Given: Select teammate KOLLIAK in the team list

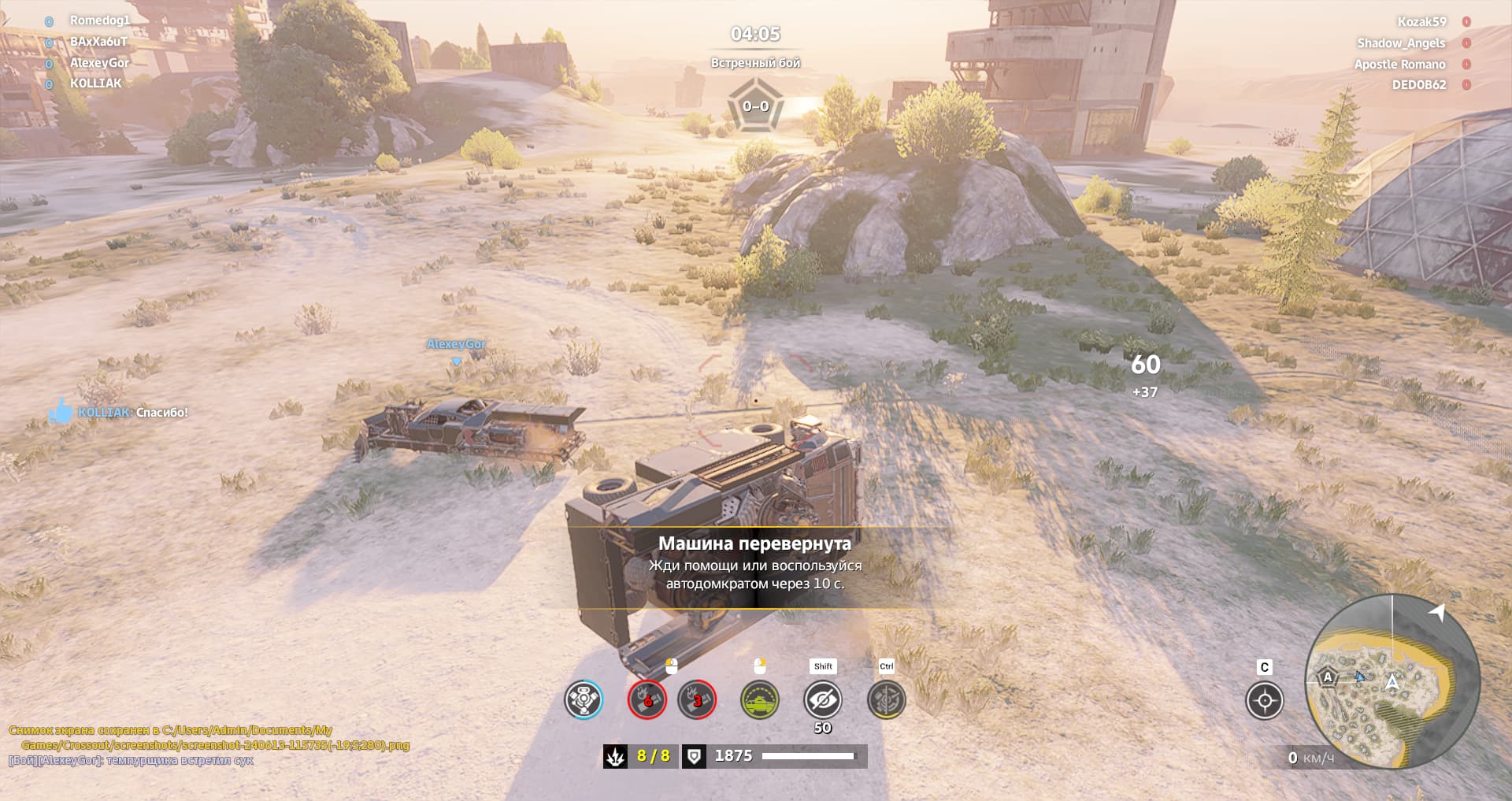Looking at the screenshot, I should tap(96, 83).
